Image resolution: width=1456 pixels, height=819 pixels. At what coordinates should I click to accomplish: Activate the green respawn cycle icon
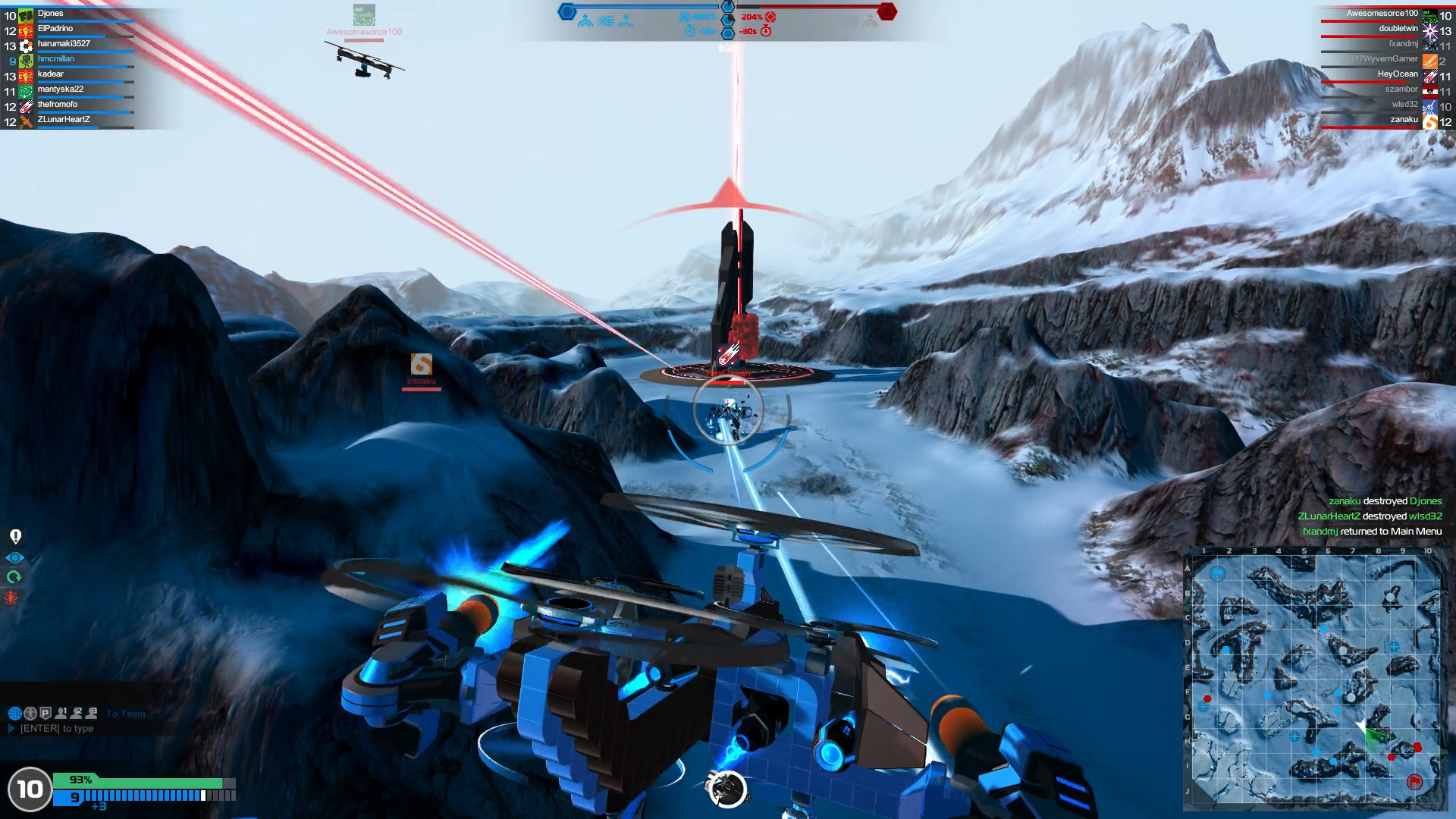[x=14, y=575]
